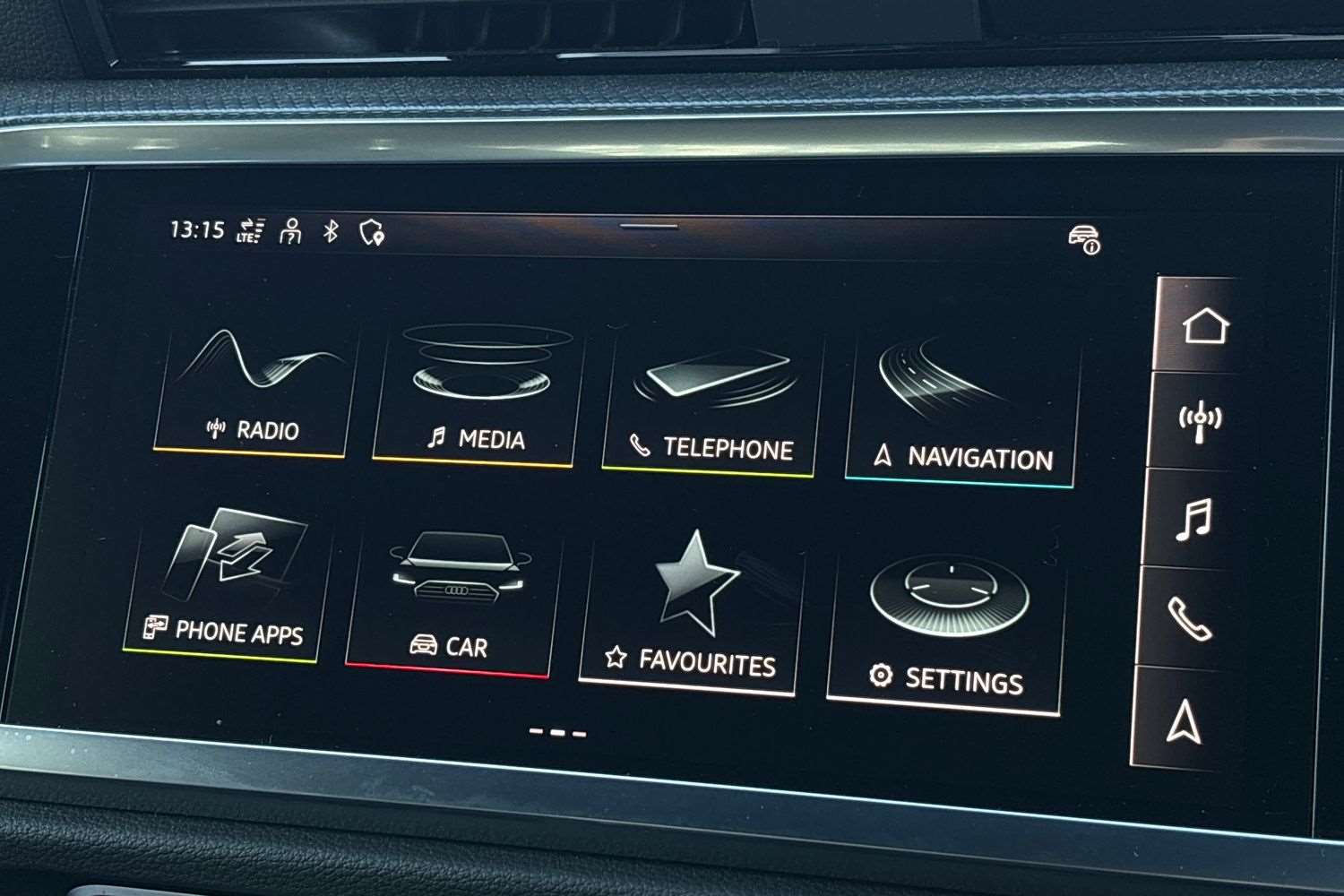Tap the home icon in sidebar

(x=1205, y=325)
